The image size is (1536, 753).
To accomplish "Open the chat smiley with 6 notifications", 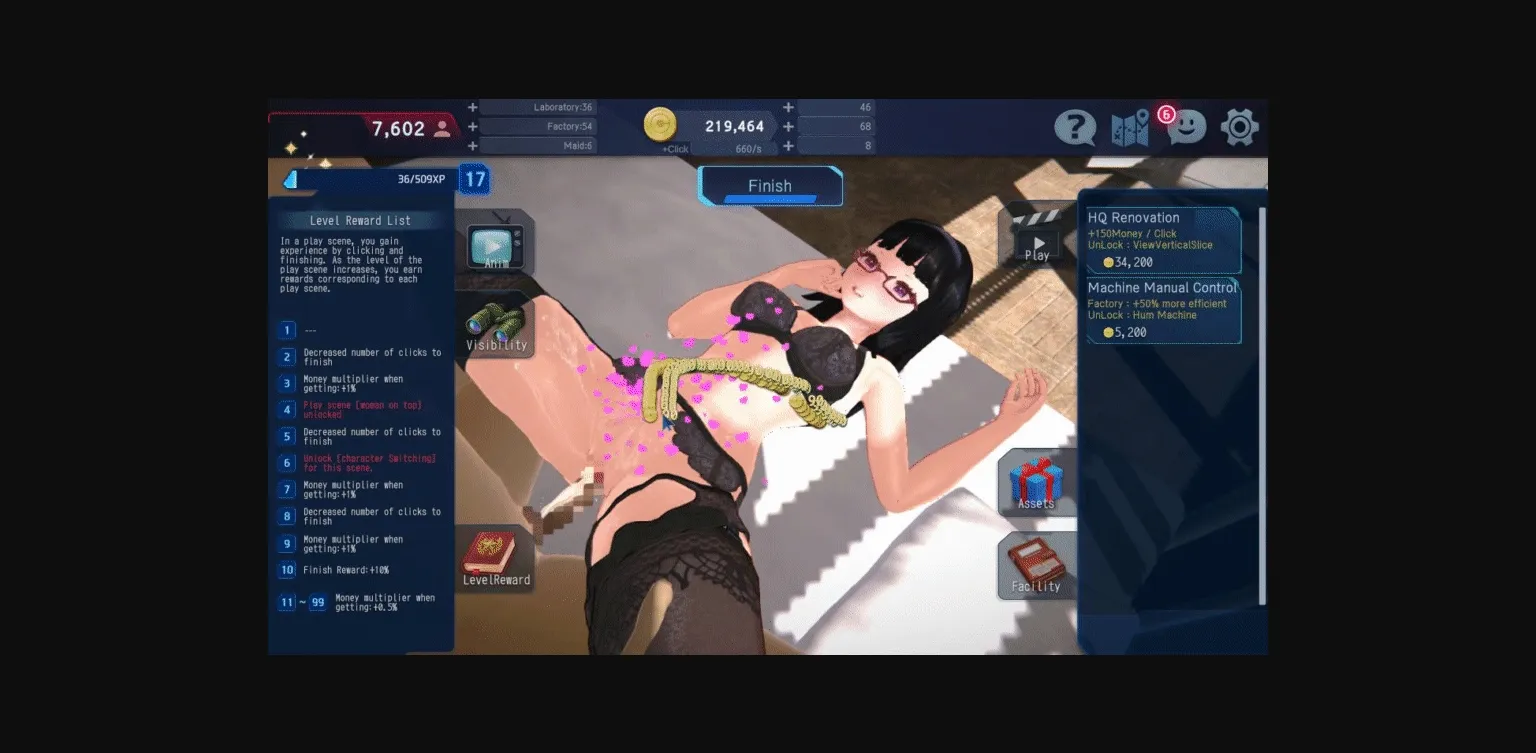I will click(1185, 127).
